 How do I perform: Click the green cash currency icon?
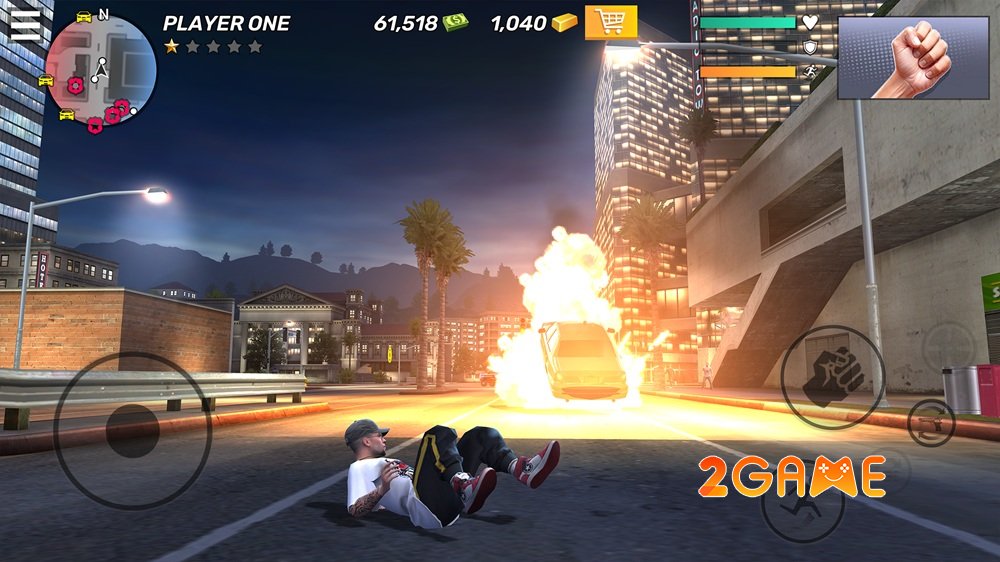pos(456,22)
